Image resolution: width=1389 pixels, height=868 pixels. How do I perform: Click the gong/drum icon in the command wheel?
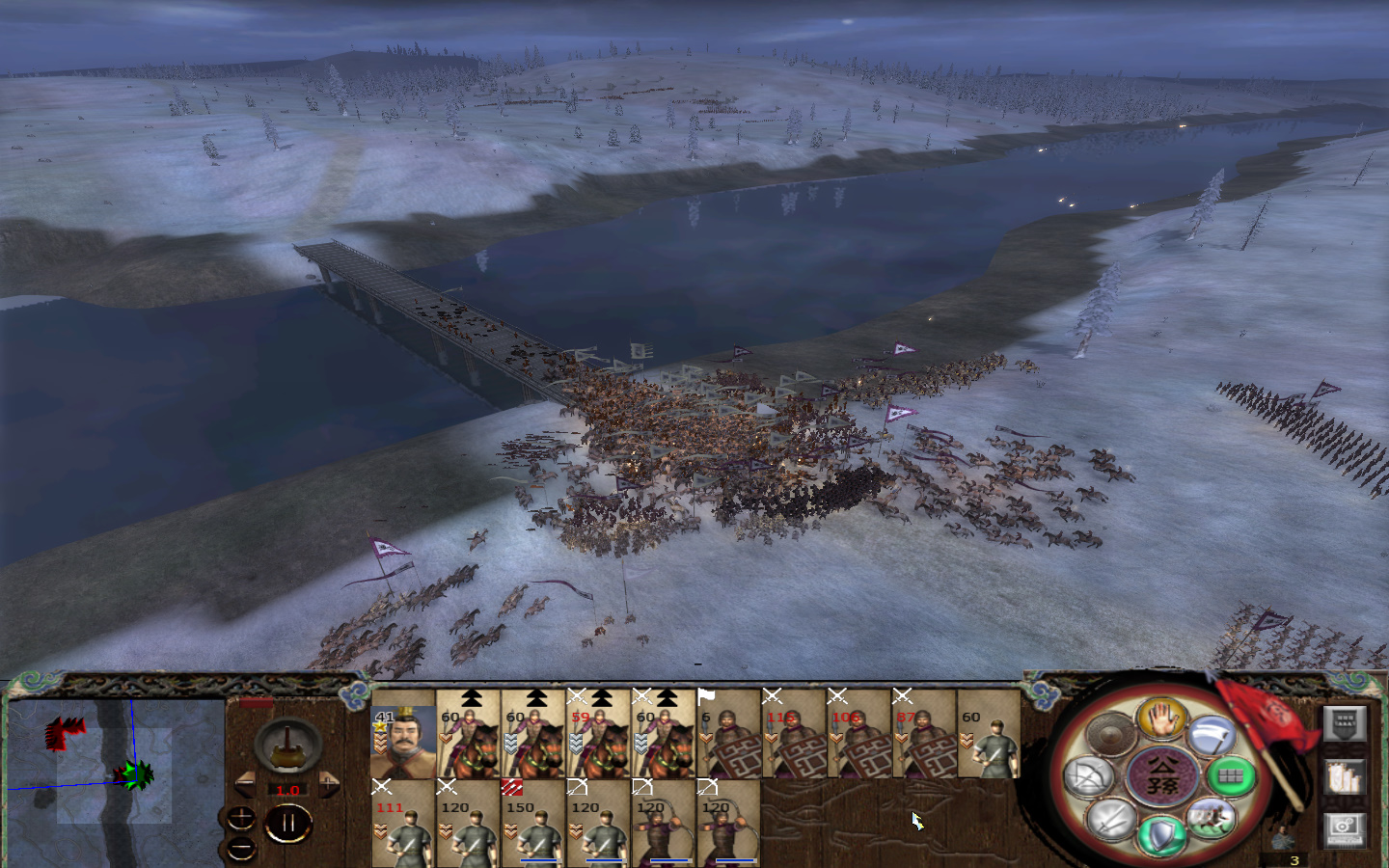tap(1109, 735)
